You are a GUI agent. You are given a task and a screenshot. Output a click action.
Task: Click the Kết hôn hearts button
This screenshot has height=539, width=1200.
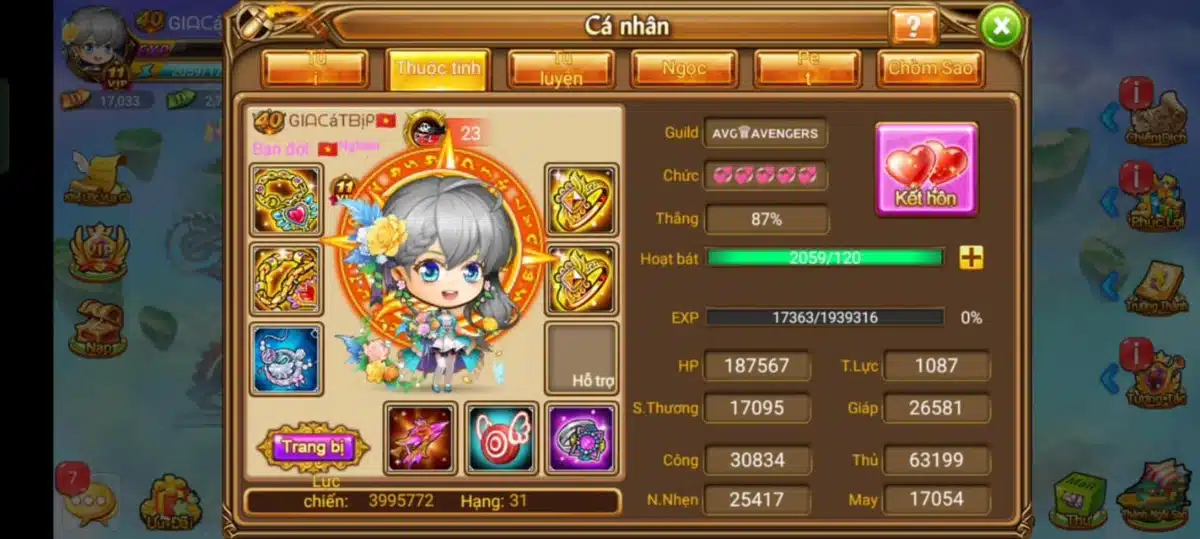coord(926,169)
